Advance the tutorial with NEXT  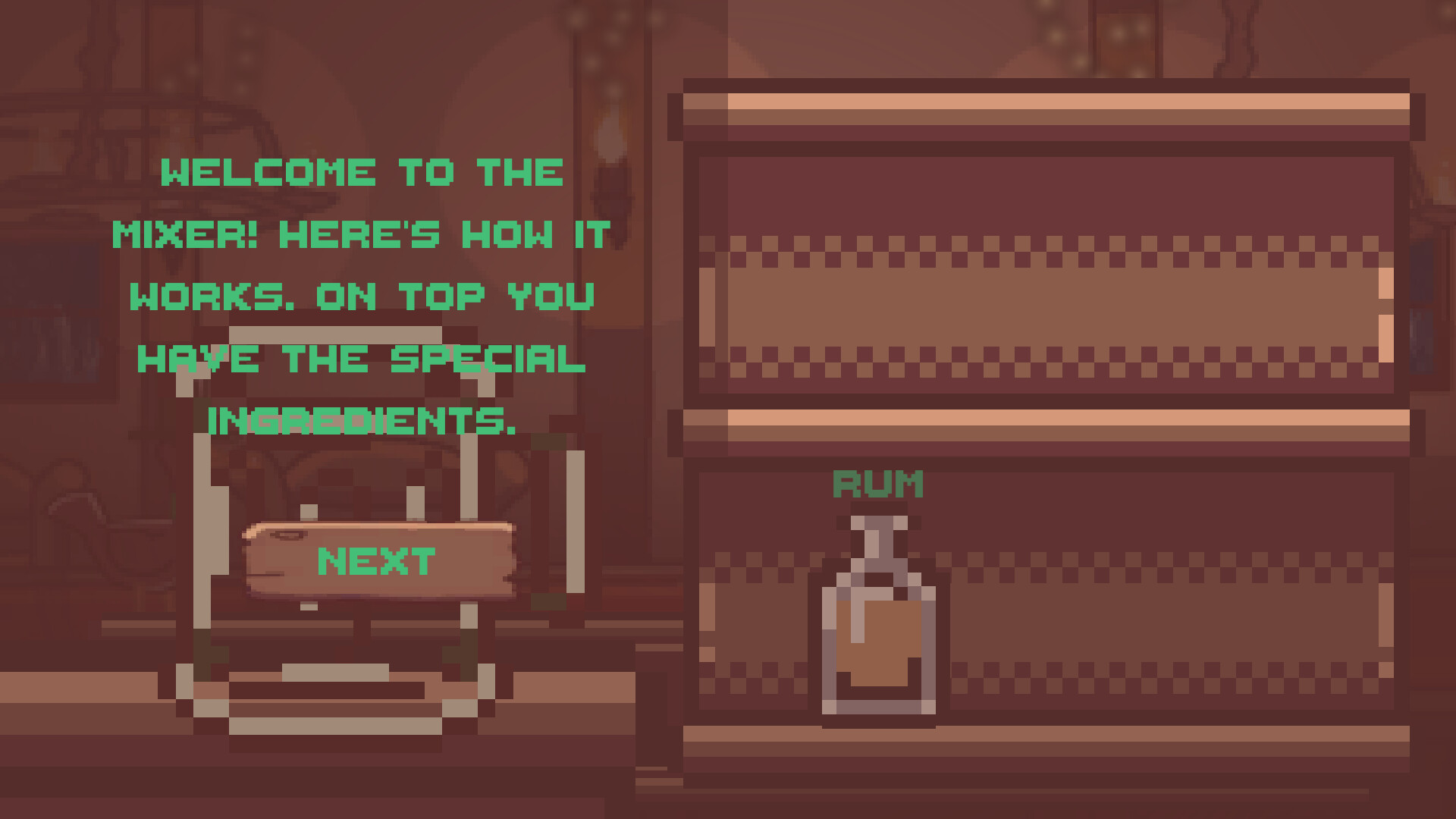(377, 561)
